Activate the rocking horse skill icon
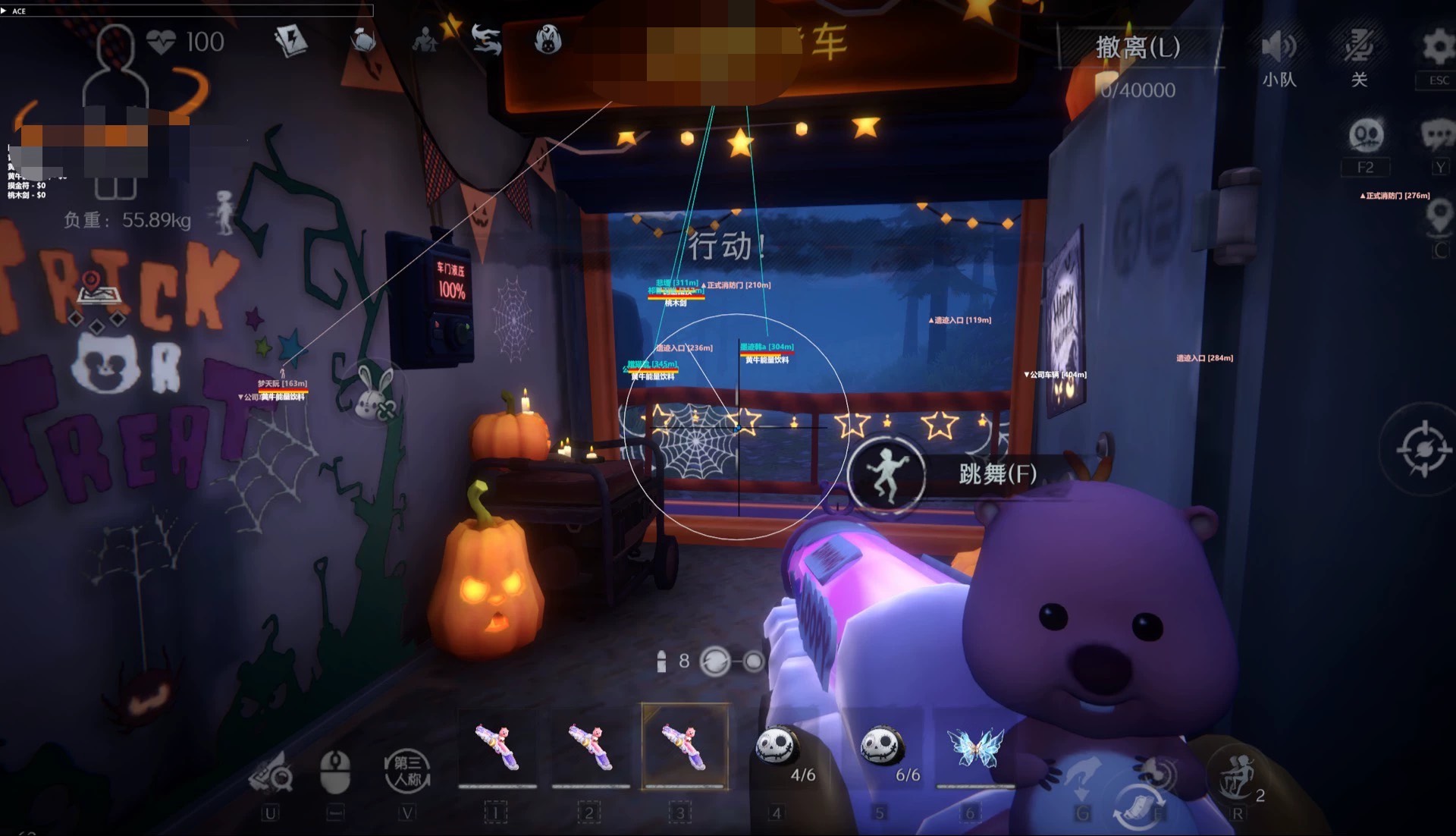 pyautogui.click(x=1235, y=775)
